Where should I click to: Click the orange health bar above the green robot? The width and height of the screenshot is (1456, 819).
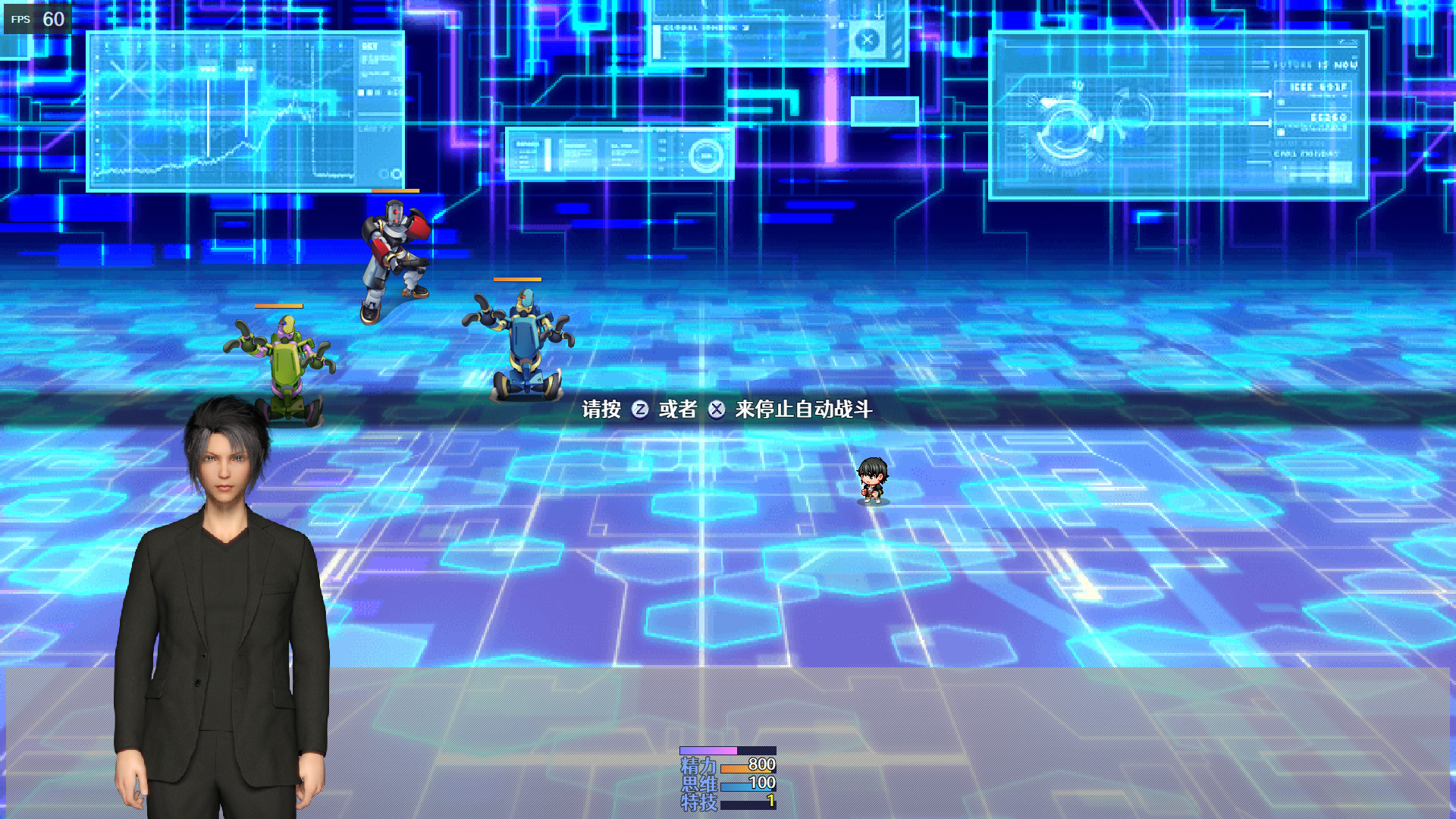click(281, 306)
